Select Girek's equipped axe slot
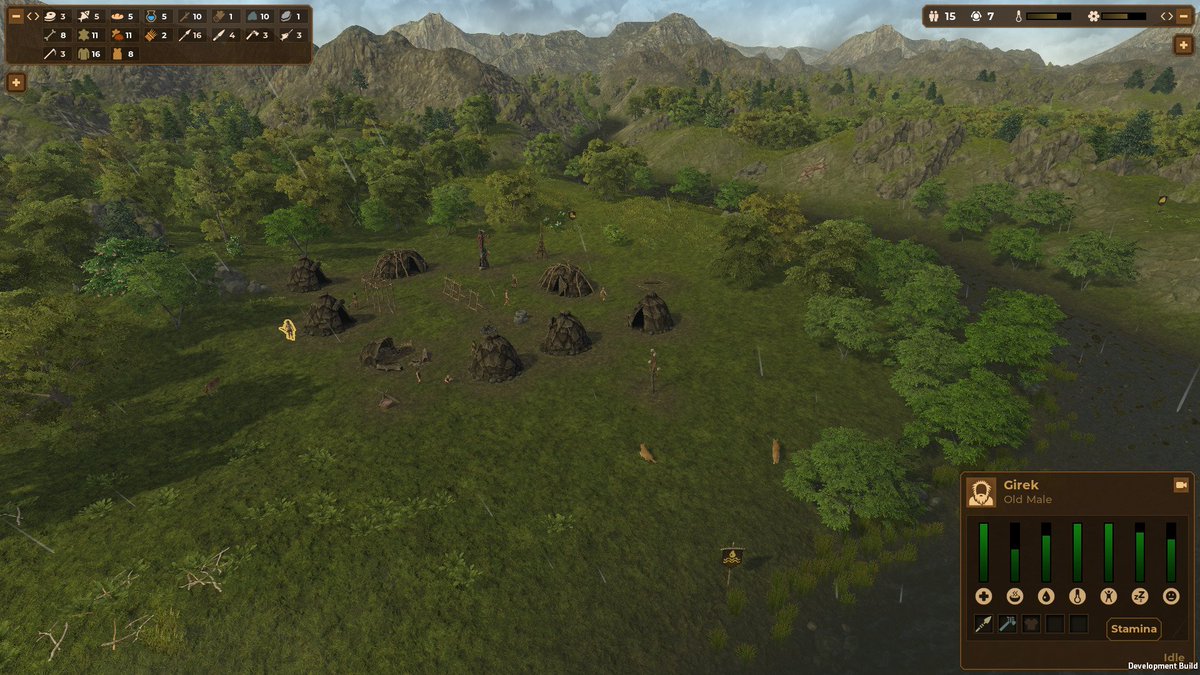 click(x=1007, y=624)
